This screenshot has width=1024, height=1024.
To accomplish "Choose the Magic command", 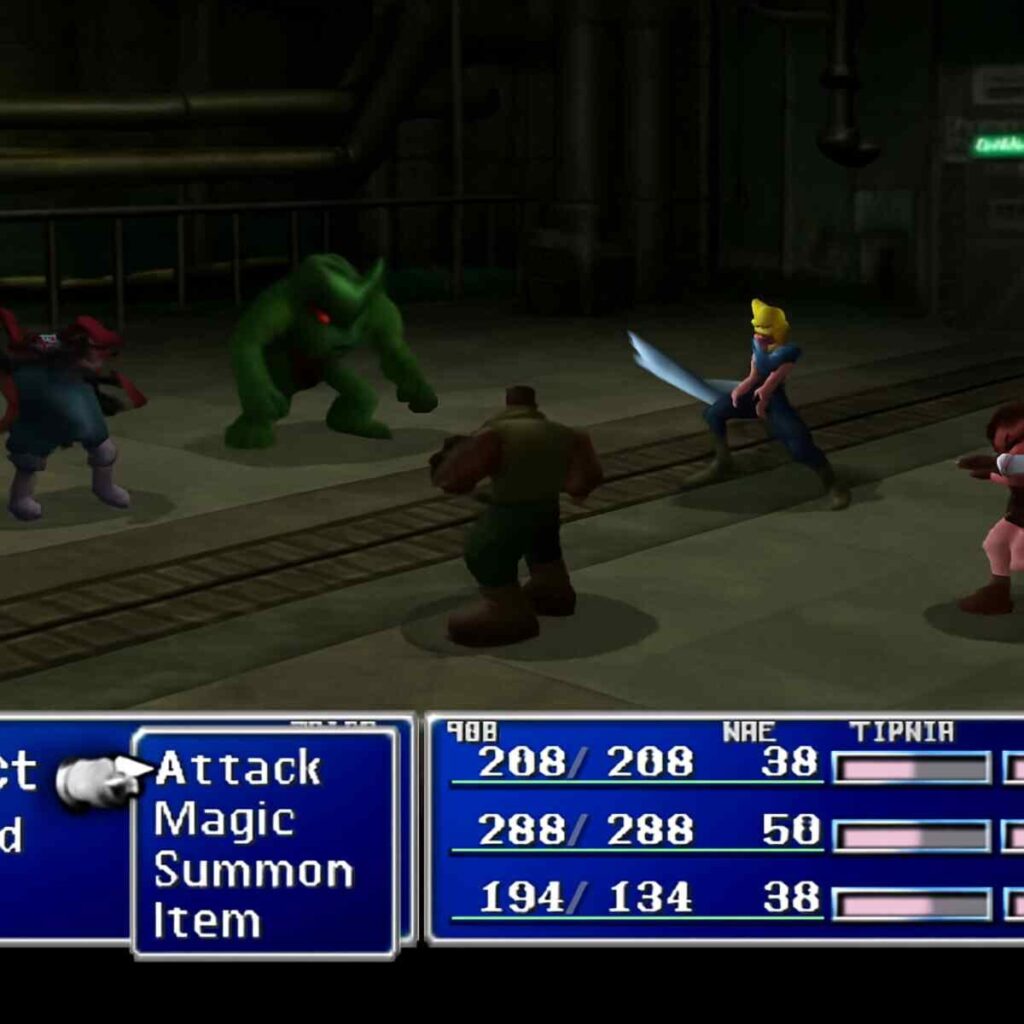I will click(224, 820).
